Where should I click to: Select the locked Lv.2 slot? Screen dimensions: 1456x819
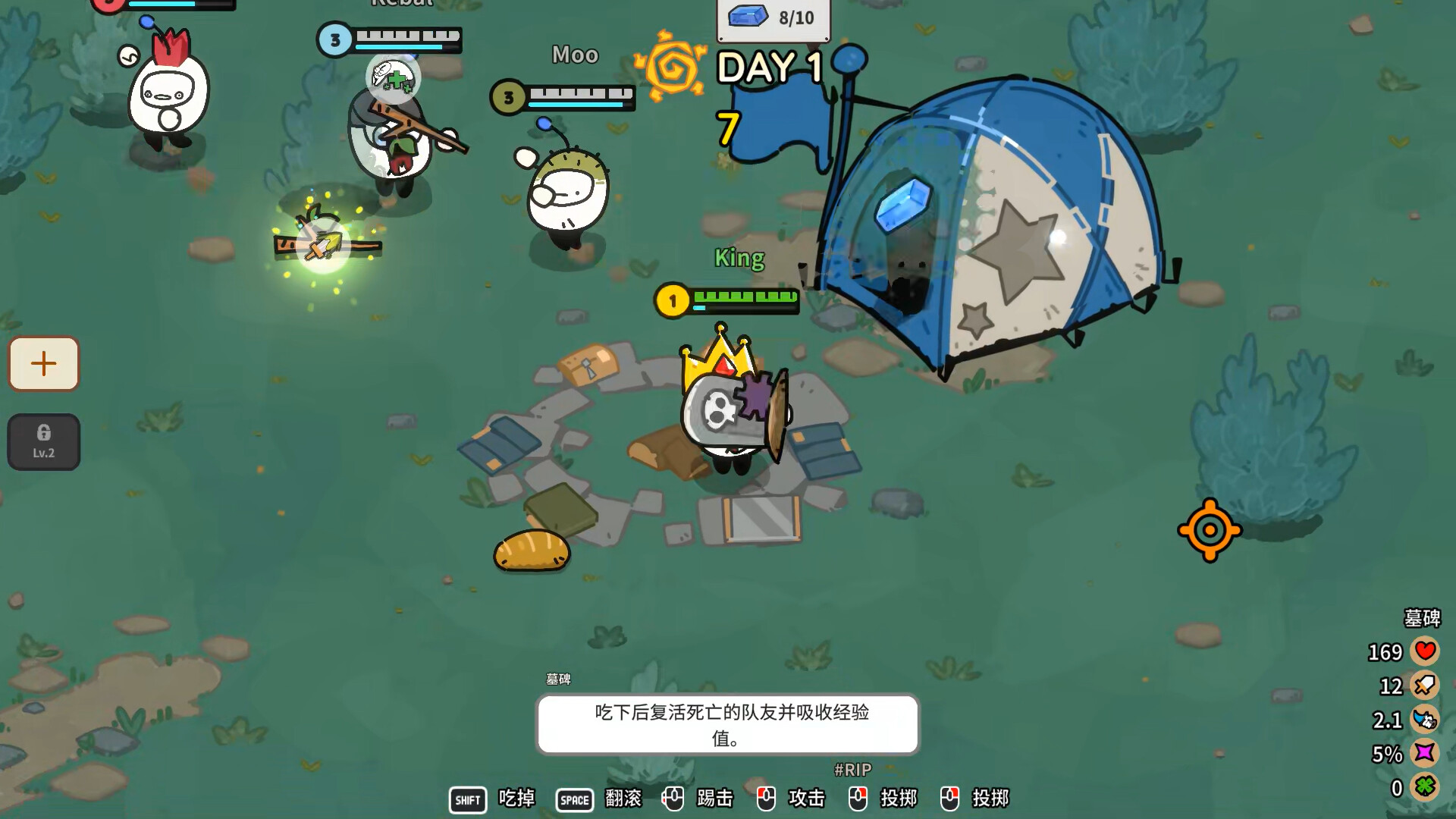(x=44, y=441)
